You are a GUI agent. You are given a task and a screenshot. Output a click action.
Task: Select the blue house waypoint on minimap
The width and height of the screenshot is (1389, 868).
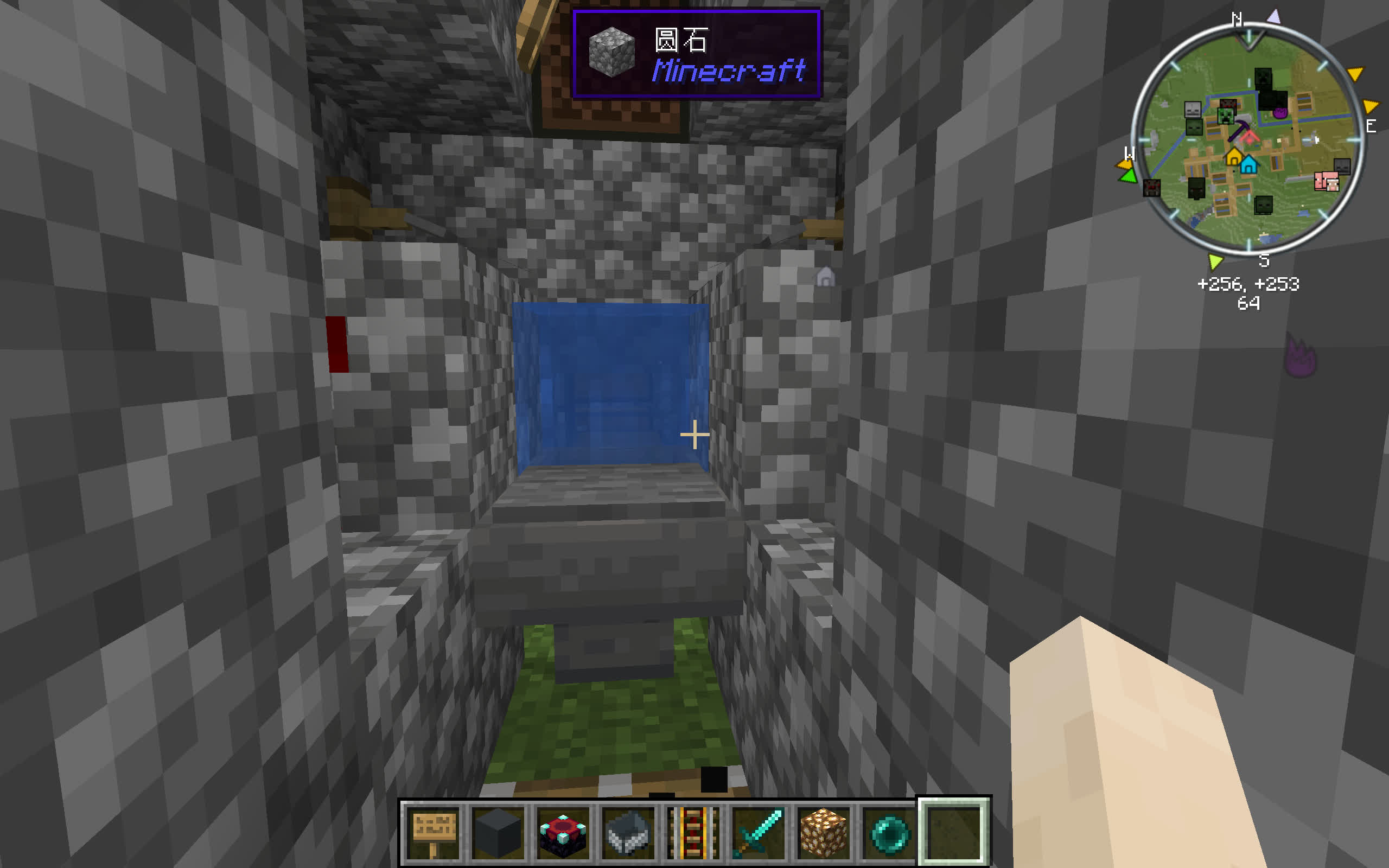pos(1248,165)
